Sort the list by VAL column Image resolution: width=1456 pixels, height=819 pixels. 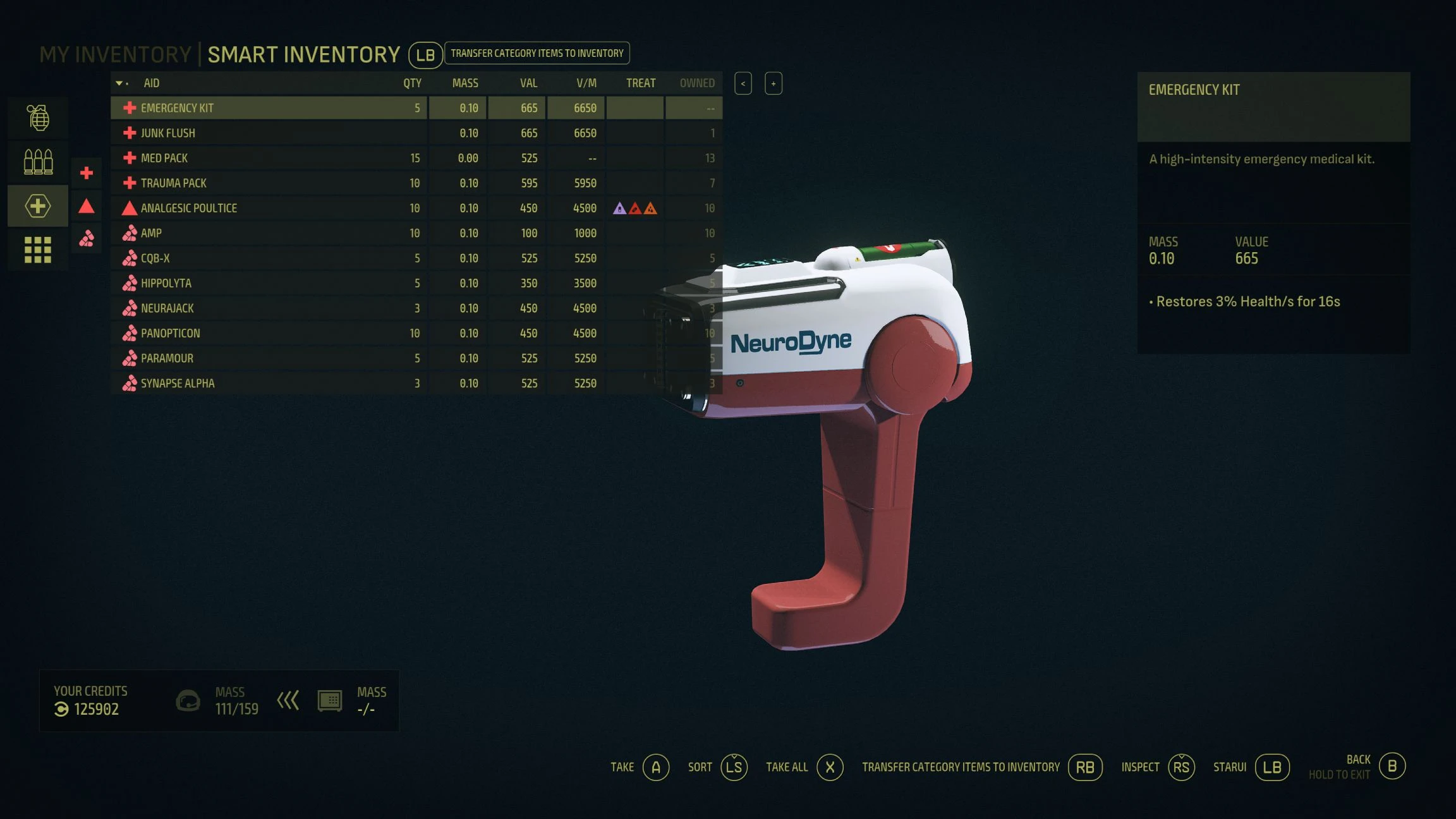click(528, 83)
